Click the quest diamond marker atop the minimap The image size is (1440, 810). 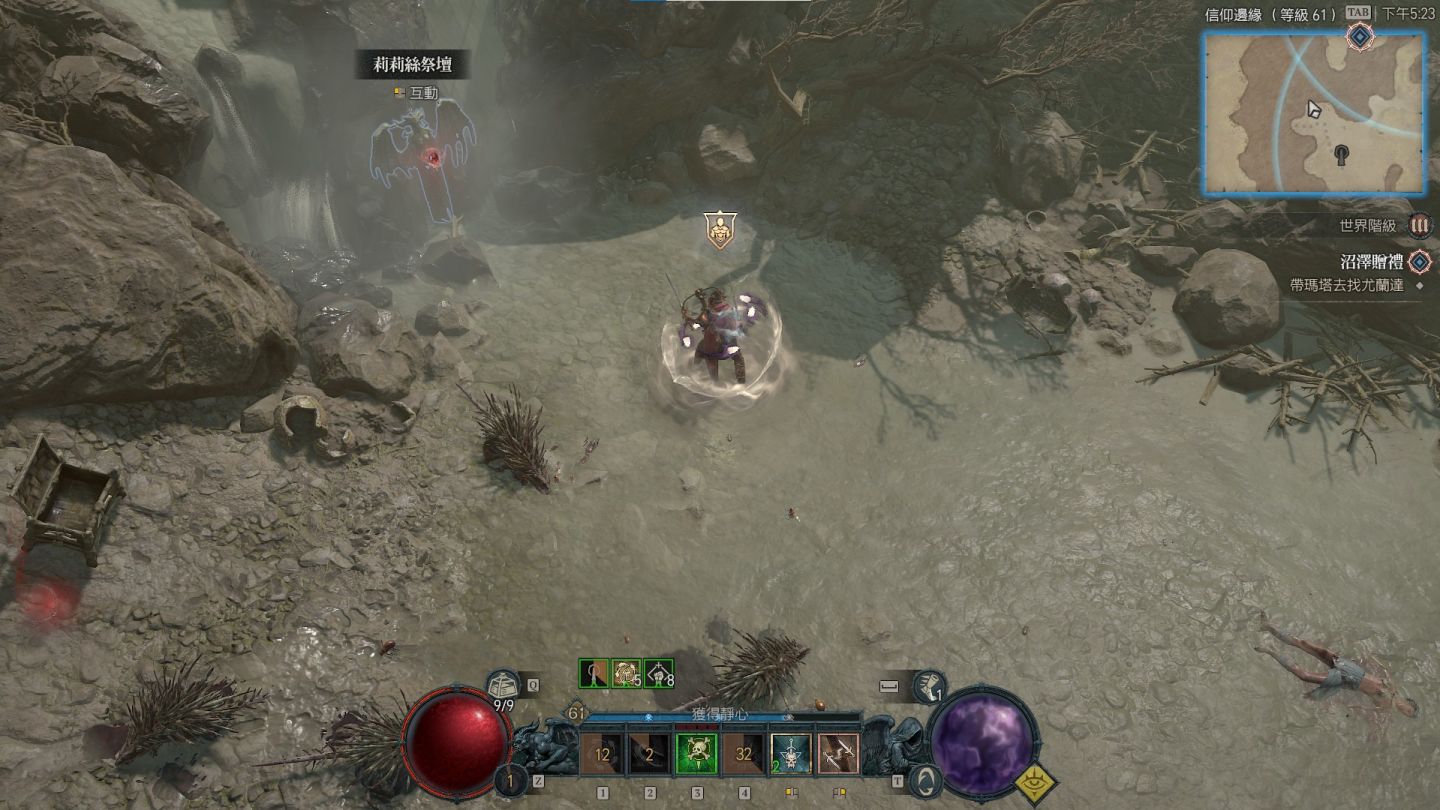click(x=1359, y=37)
